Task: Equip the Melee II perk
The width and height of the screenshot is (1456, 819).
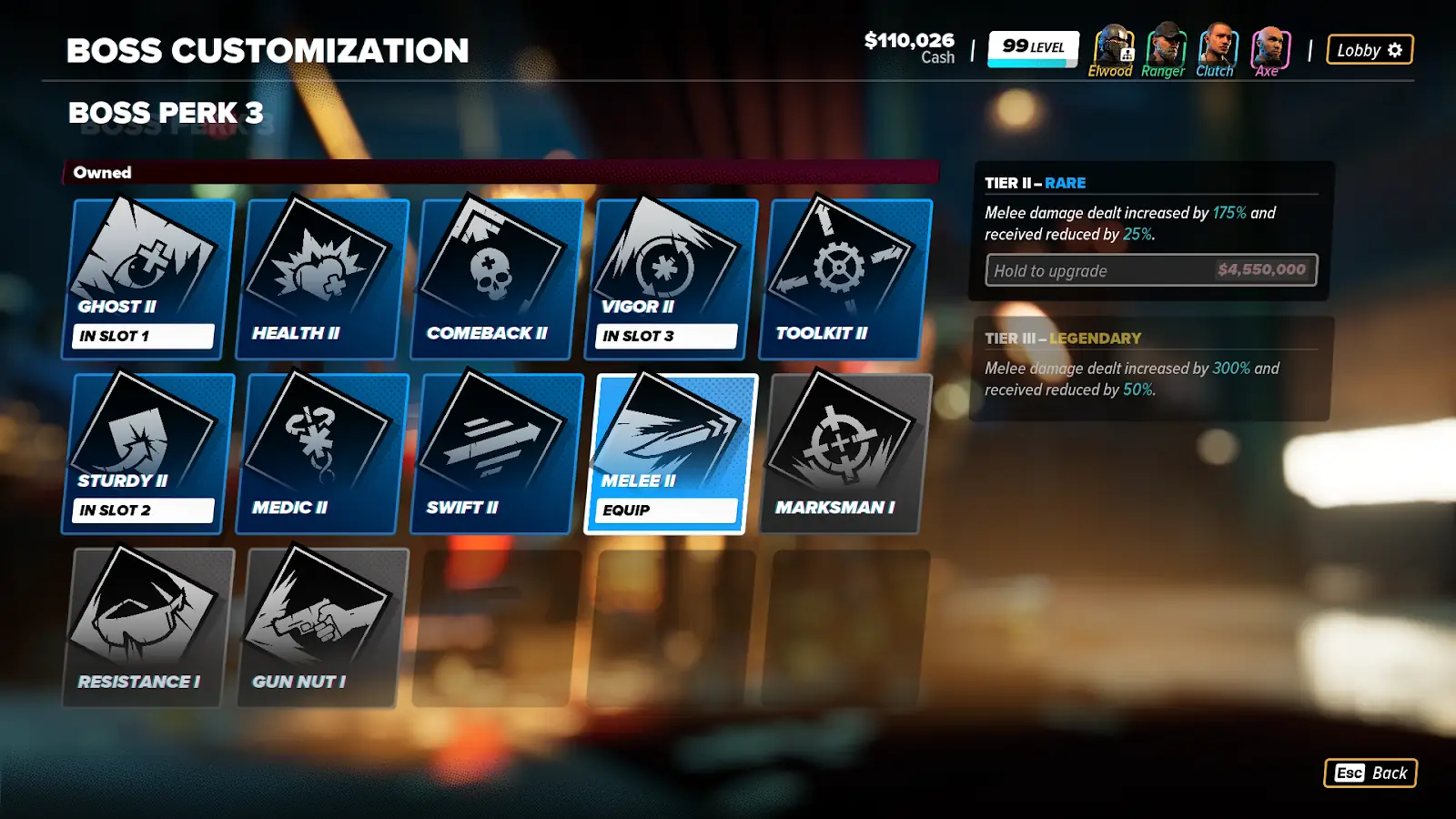Action: pyautogui.click(x=669, y=510)
